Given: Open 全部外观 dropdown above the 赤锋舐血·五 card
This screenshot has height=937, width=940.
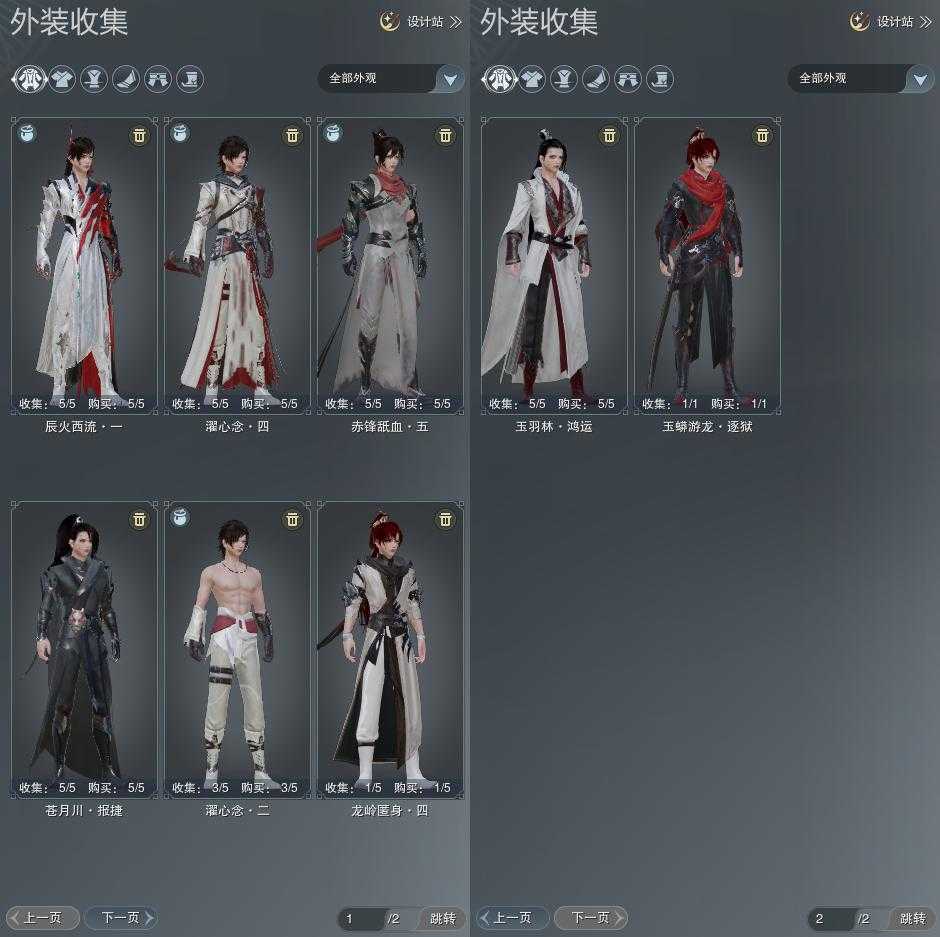Looking at the screenshot, I should pos(391,78).
